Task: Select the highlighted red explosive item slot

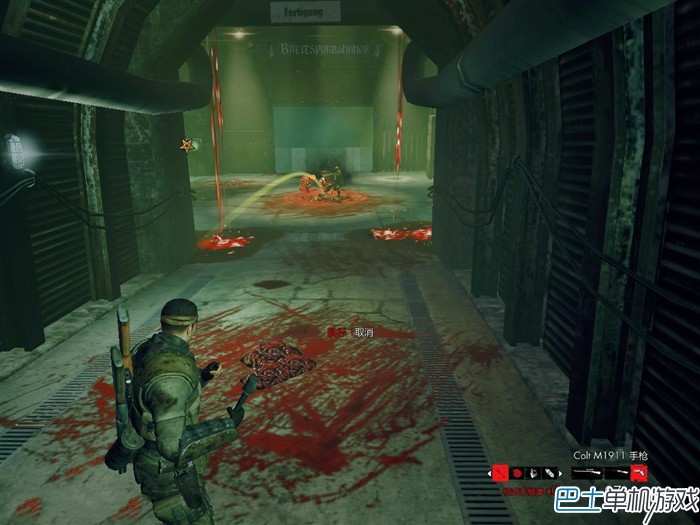Action: pos(500,473)
